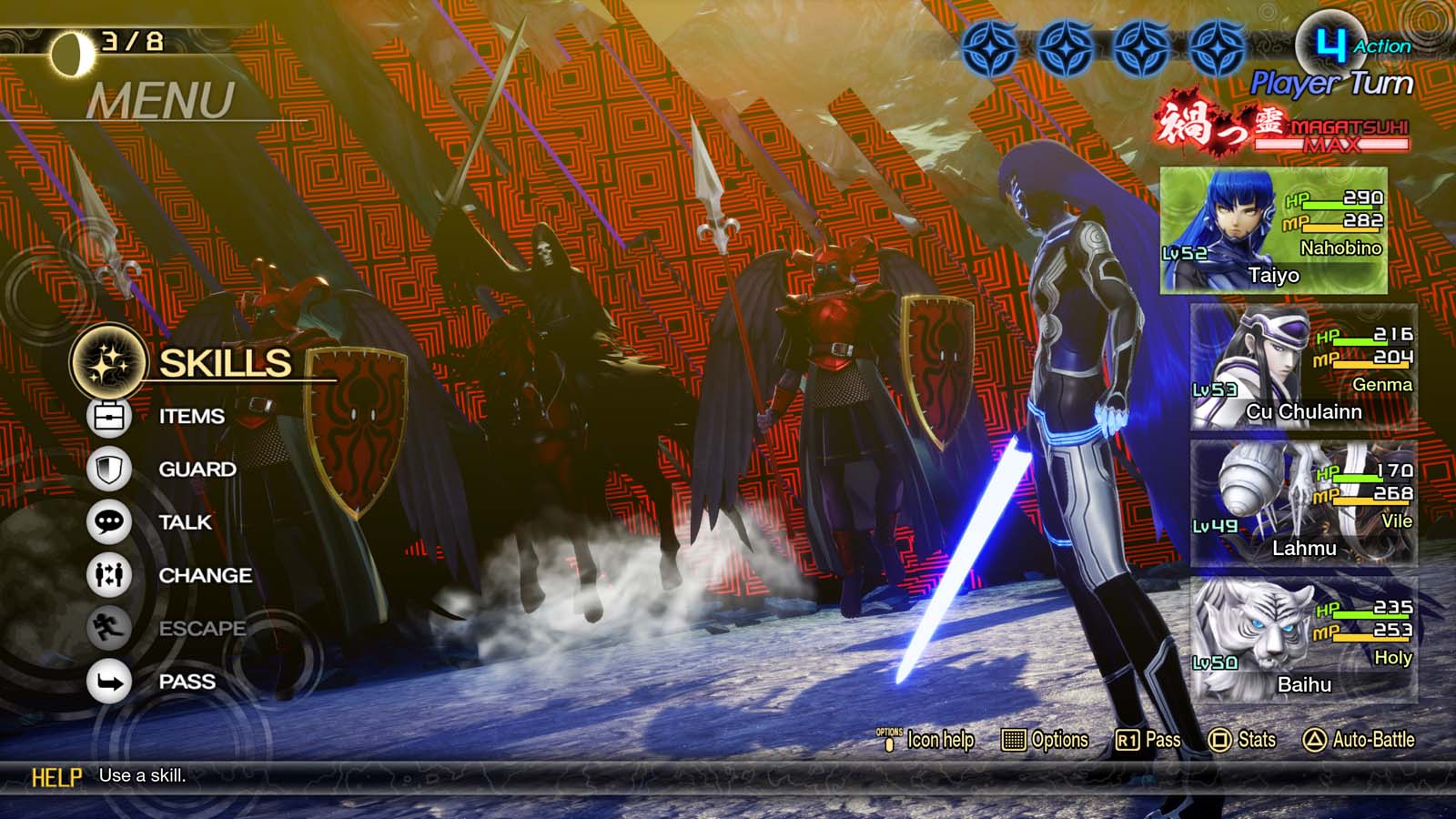The image size is (1456, 819).
Task: Click the Pass arrow icon
Action: [x=109, y=681]
